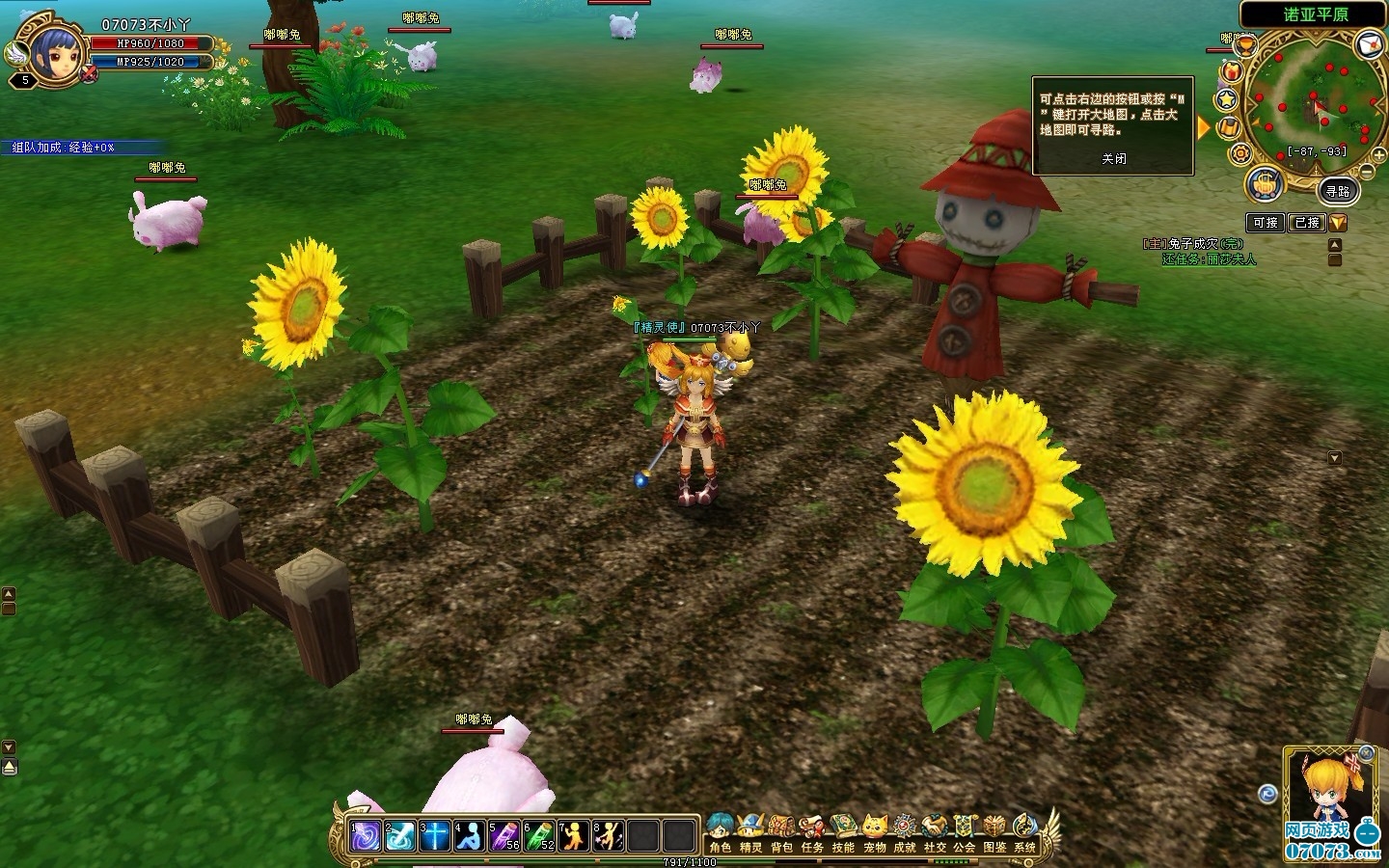Viewport: 1389px width, 868px height.
Task: Switch to available quests (可接) tab
Action: tap(1266, 223)
